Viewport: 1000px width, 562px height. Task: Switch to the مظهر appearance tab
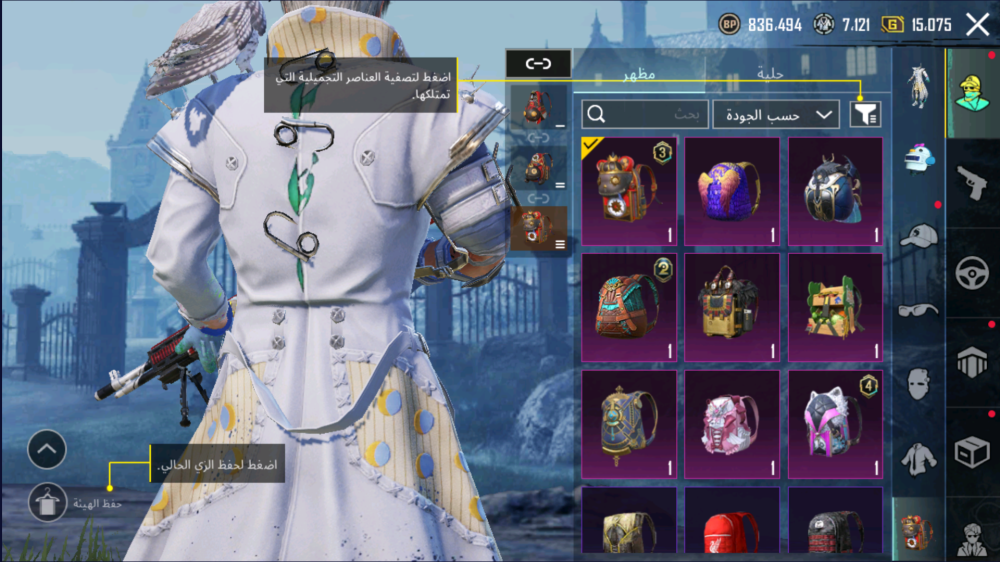639,73
